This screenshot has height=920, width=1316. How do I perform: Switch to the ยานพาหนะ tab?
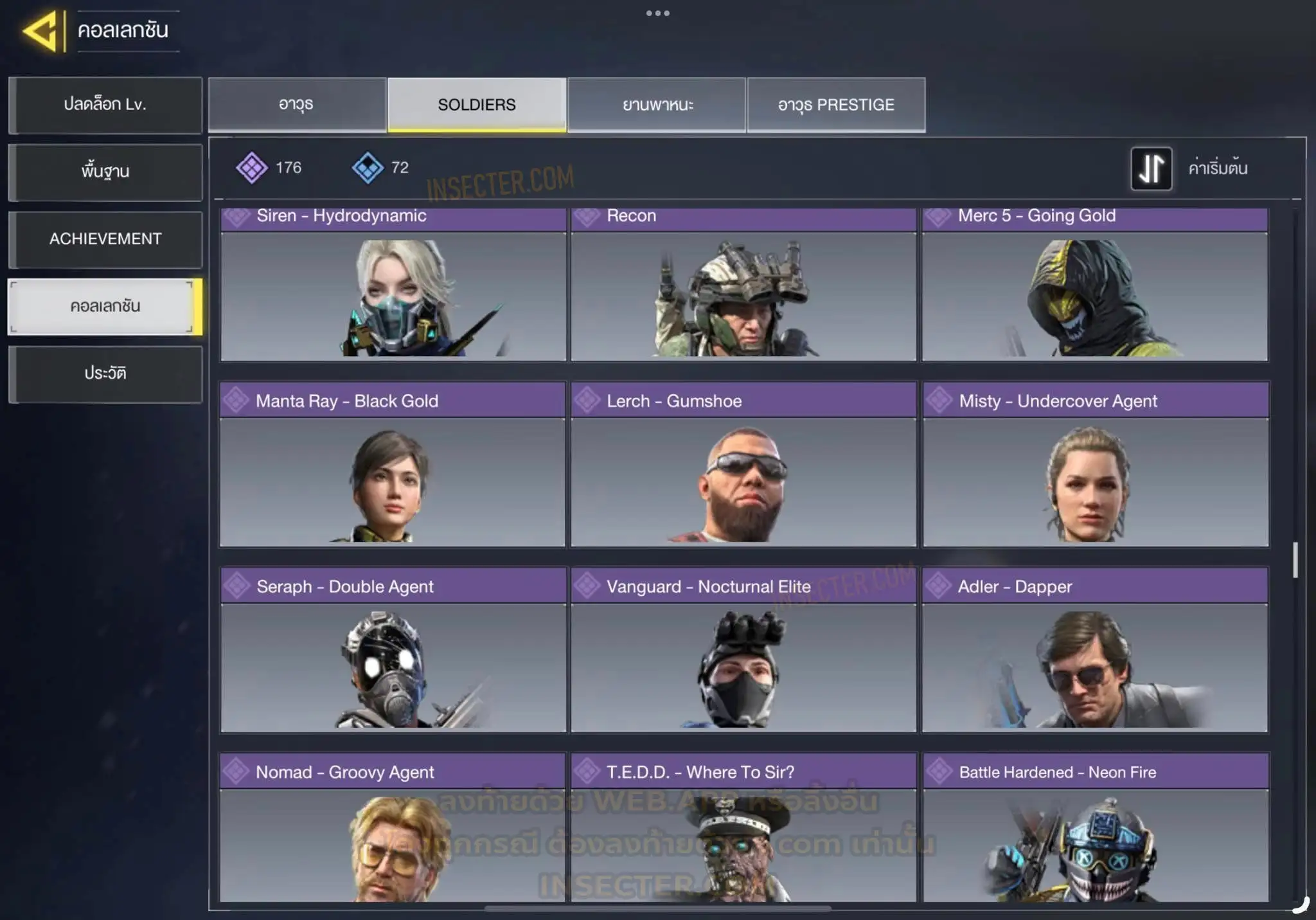657,105
